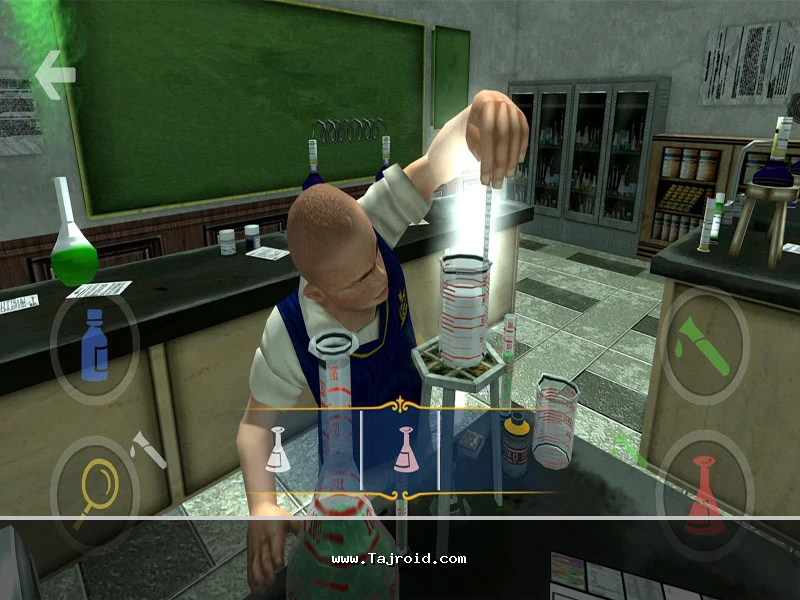
Task: Tap the white back arrow
Action: point(55,74)
